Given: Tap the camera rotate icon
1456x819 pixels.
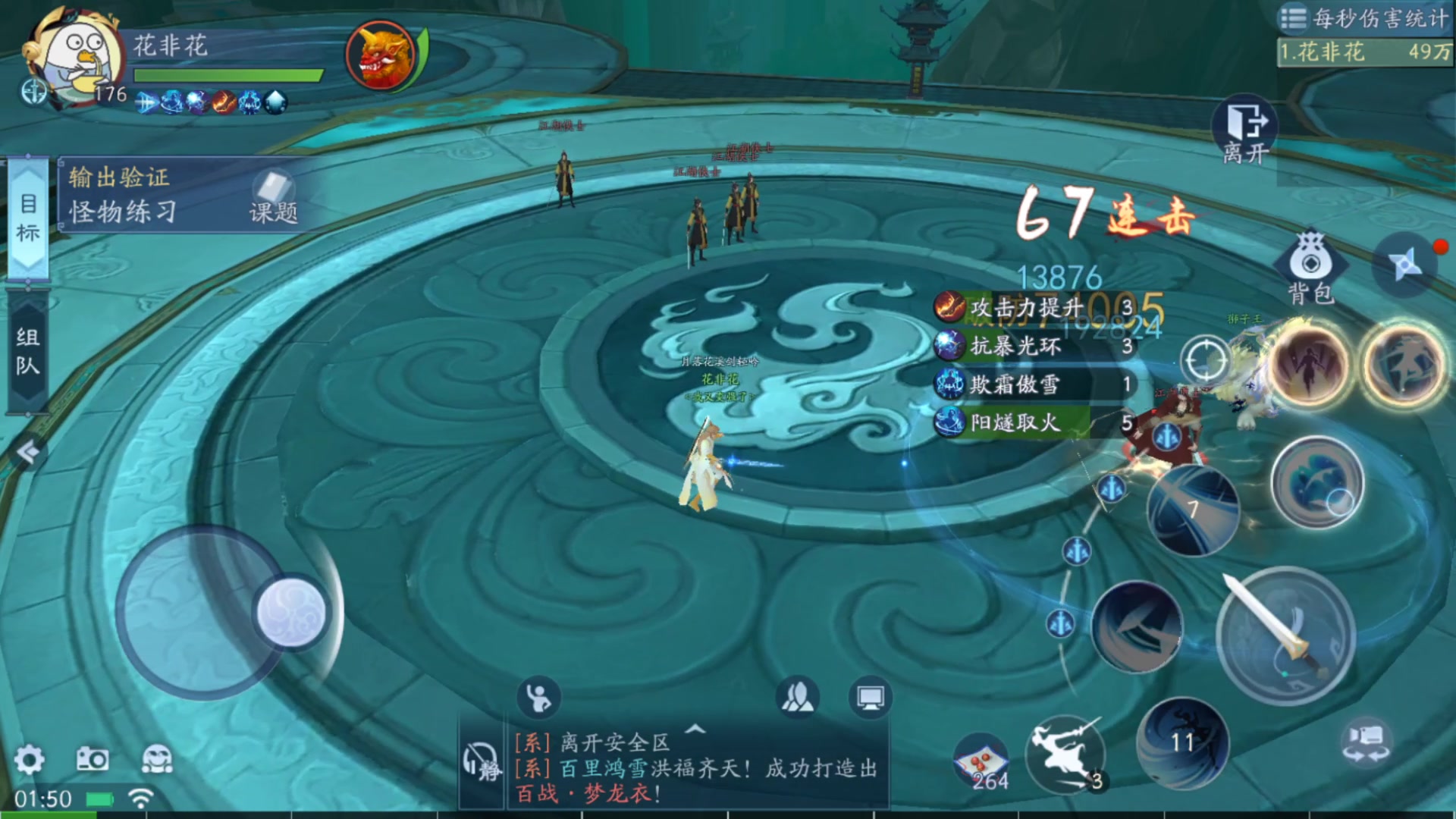Looking at the screenshot, I should [x=1366, y=741].
